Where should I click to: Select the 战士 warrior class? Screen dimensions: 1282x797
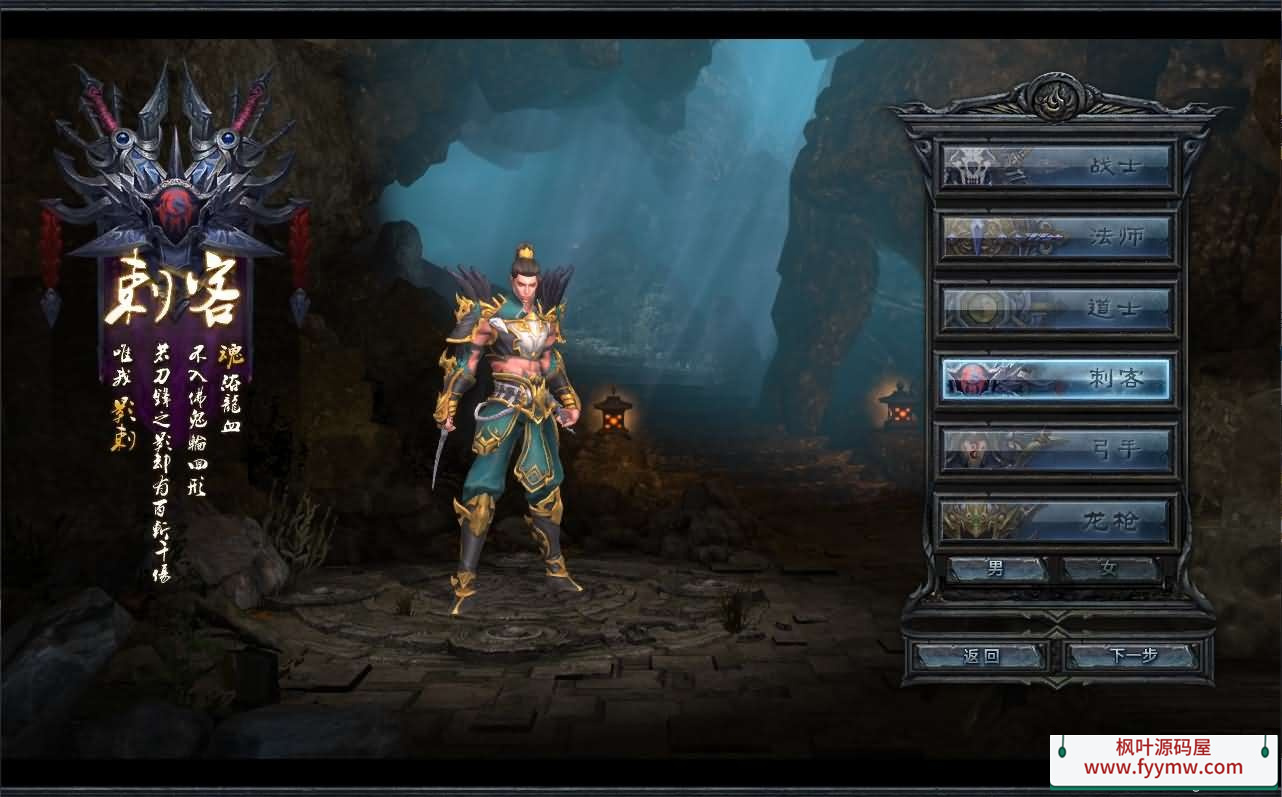point(1056,166)
